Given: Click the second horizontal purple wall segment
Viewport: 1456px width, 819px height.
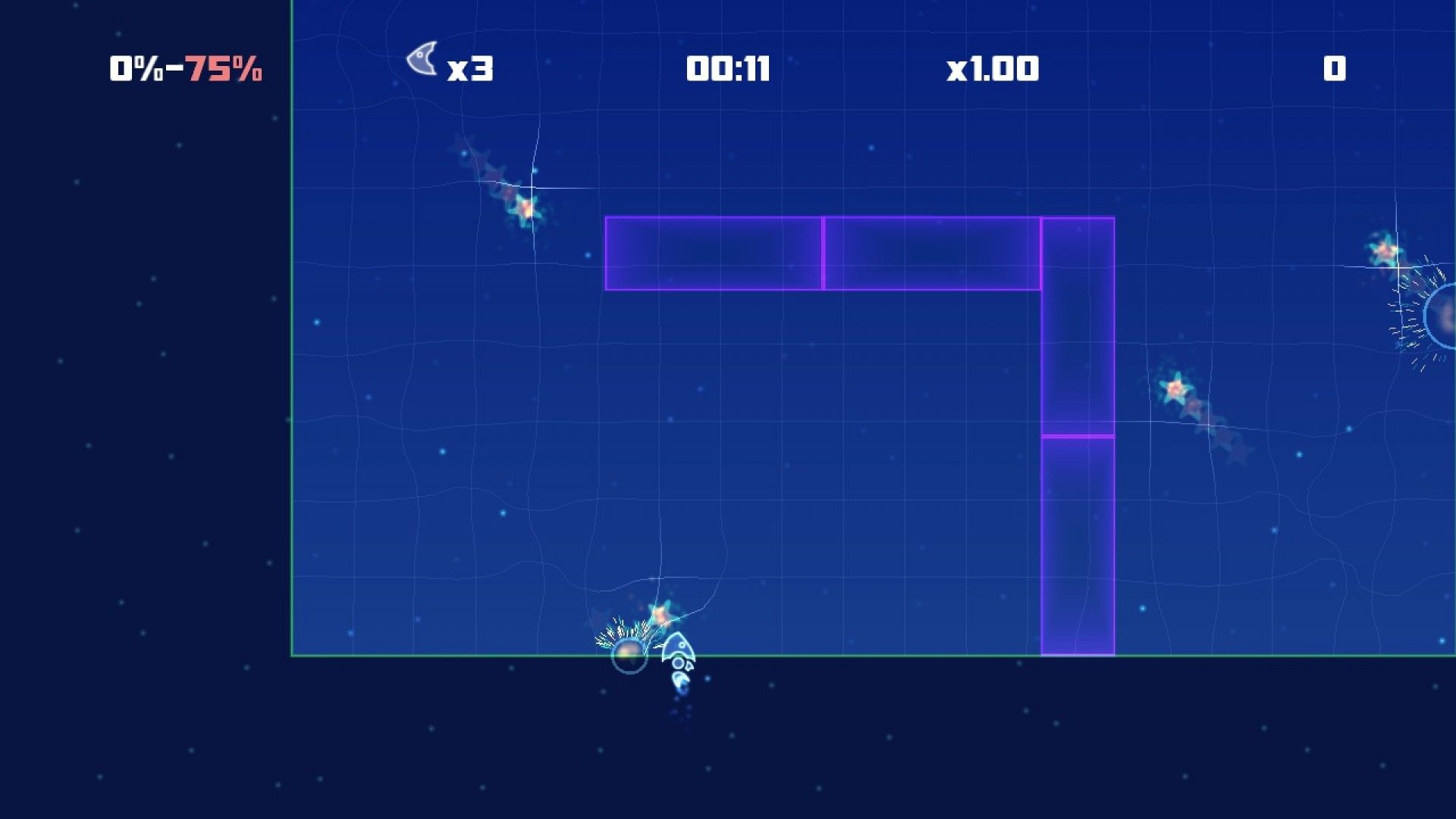Looking at the screenshot, I should [x=931, y=252].
